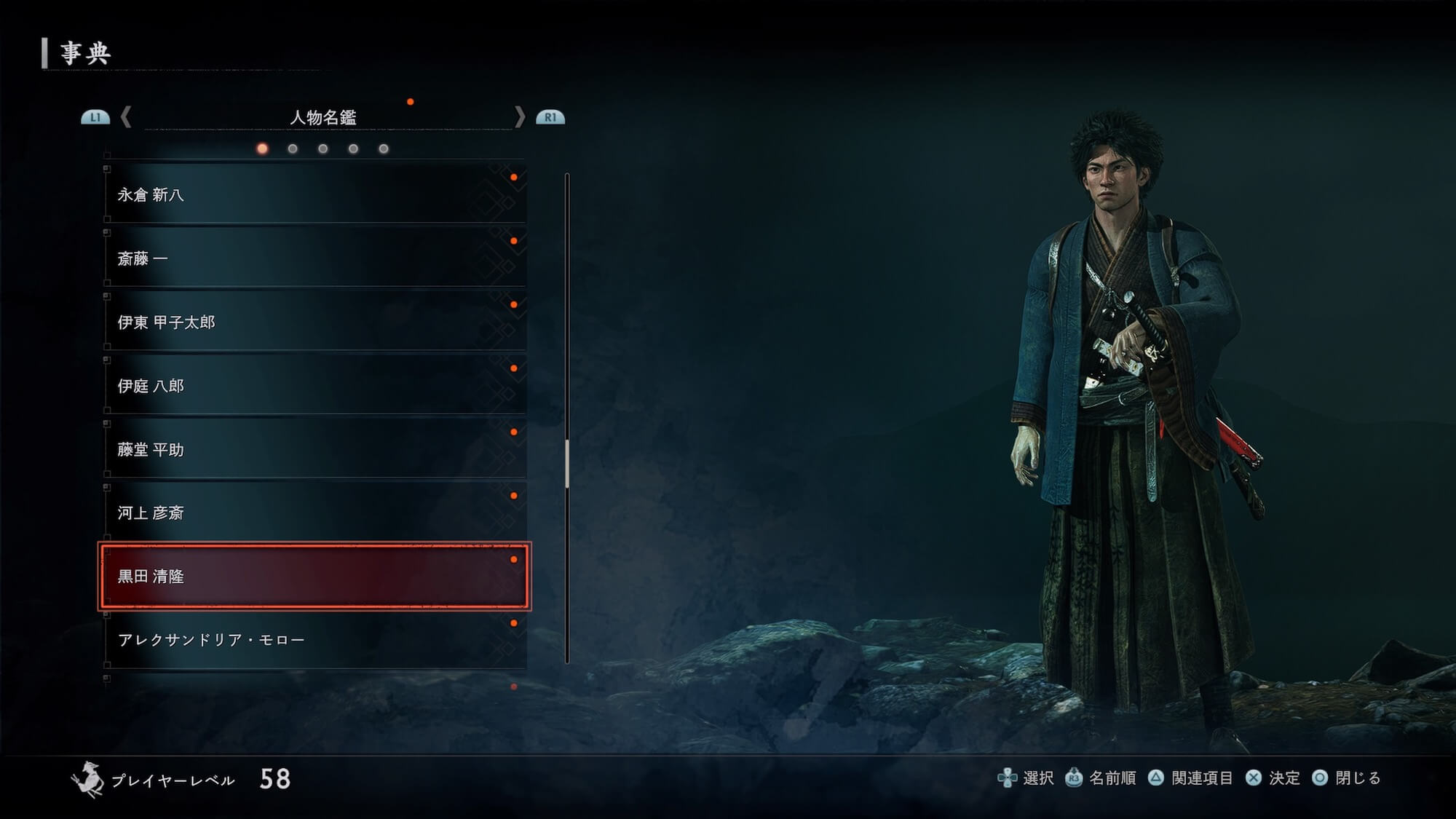The height and width of the screenshot is (819, 1456).
Task: Choose 伊東 甲子太郎 from the list
Action: [314, 322]
